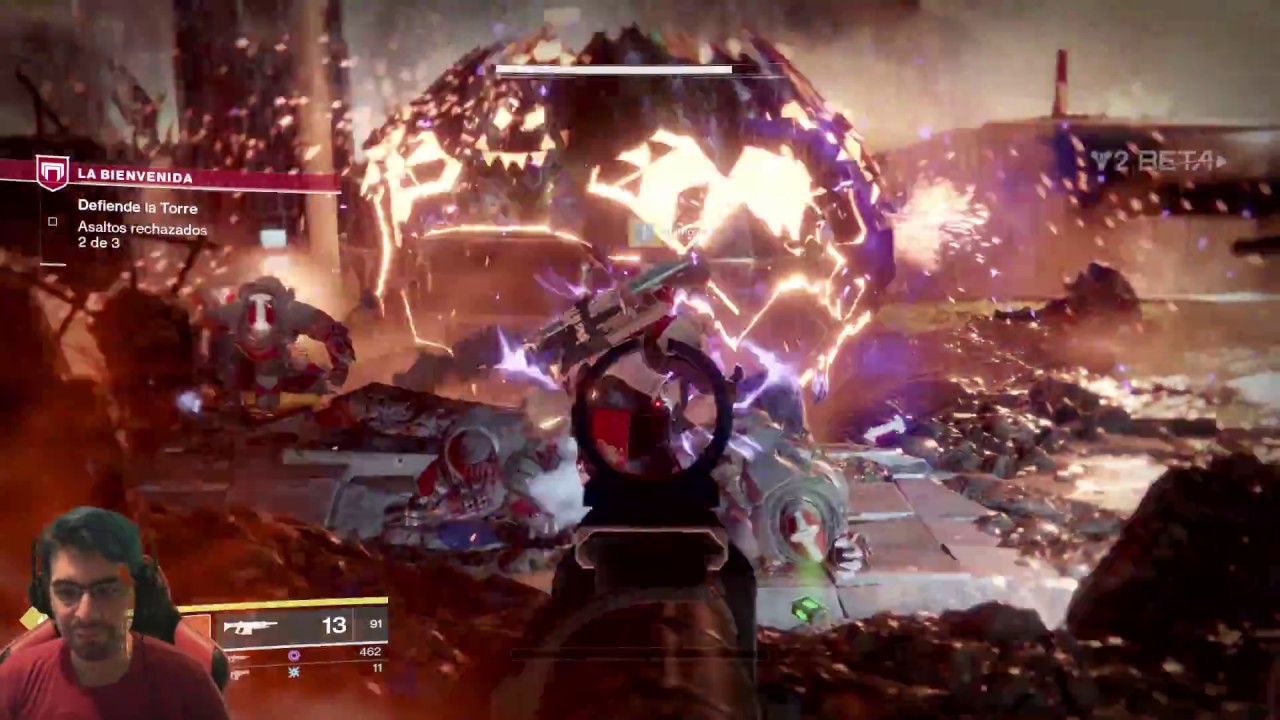
Task: Click the La Bienvenida mission shield icon
Action: (x=52, y=173)
